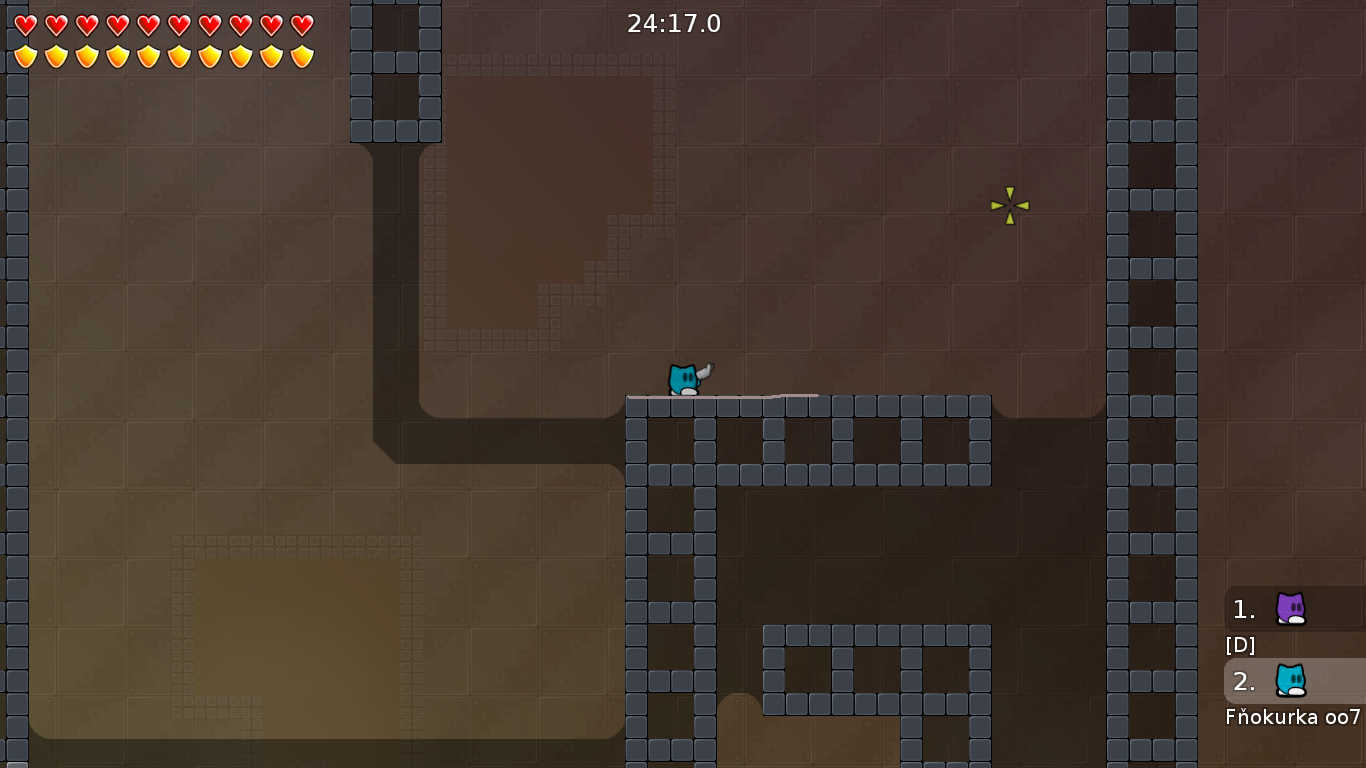This screenshot has width=1366, height=768.
Task: Select the match timer showing 24:17.0
Action: 674,24
